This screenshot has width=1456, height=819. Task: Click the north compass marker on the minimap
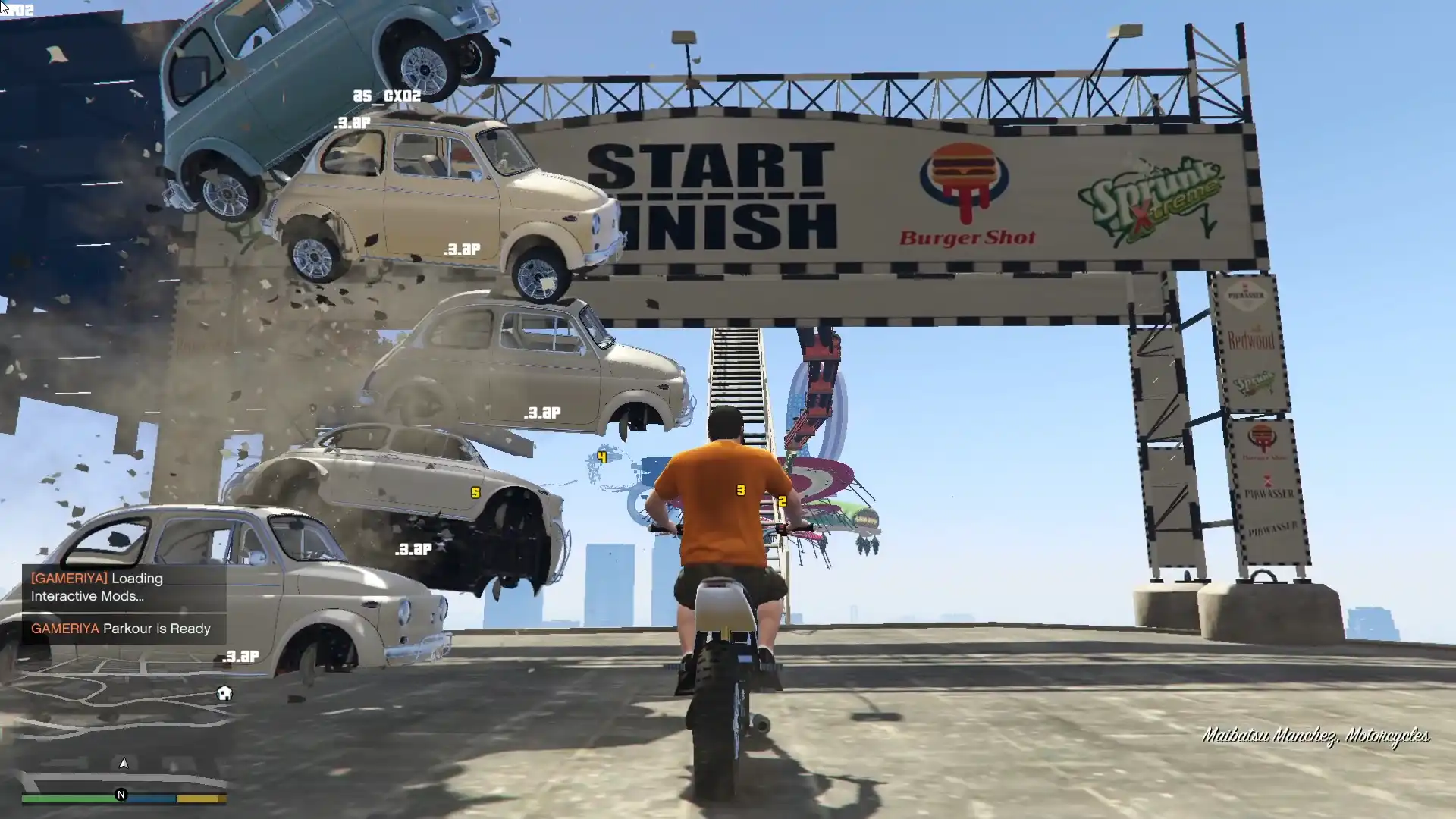[120, 795]
